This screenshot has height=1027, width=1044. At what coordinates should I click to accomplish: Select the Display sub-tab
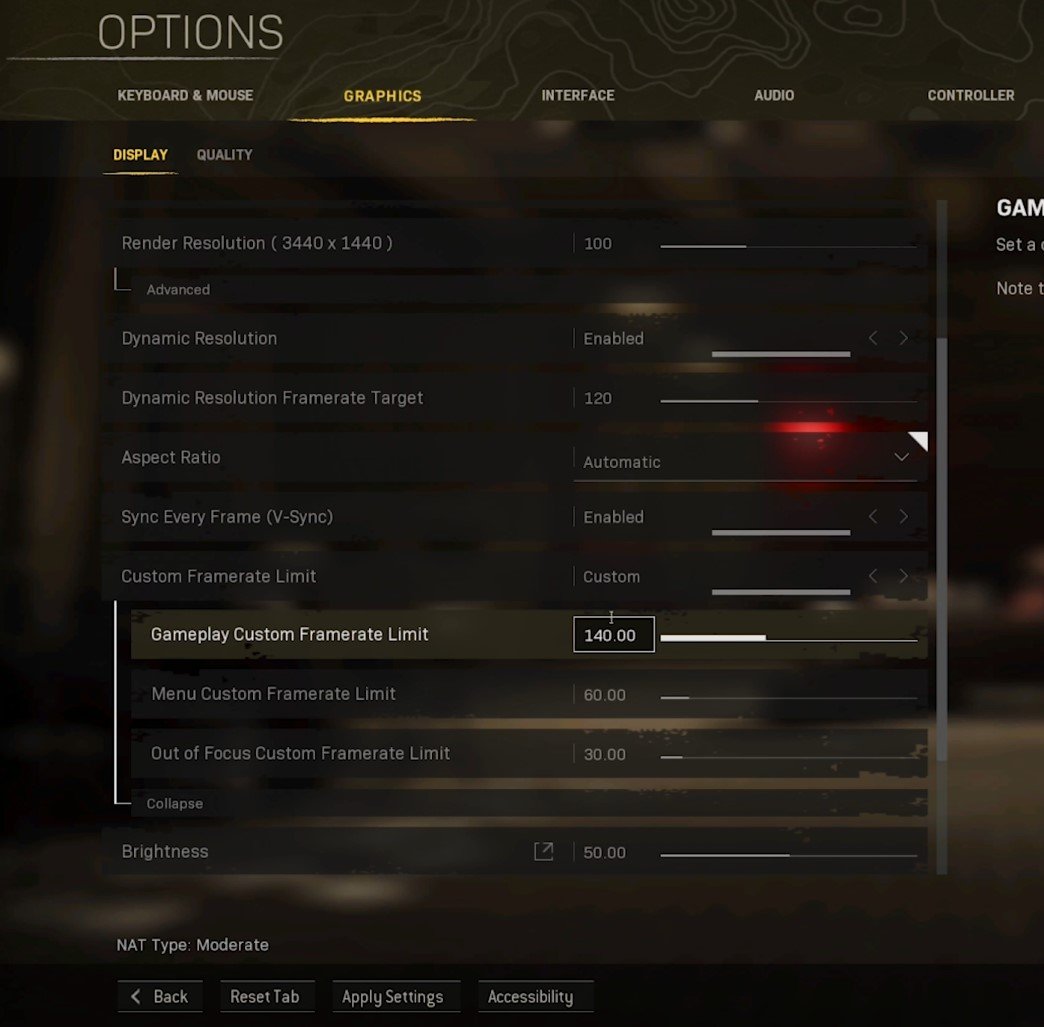[140, 155]
